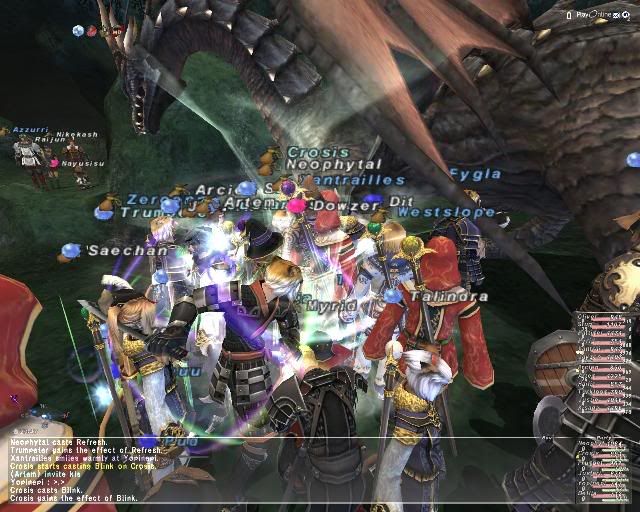Select the blue orb status effect icon
The height and width of the screenshot is (512, 640).
point(78,31)
